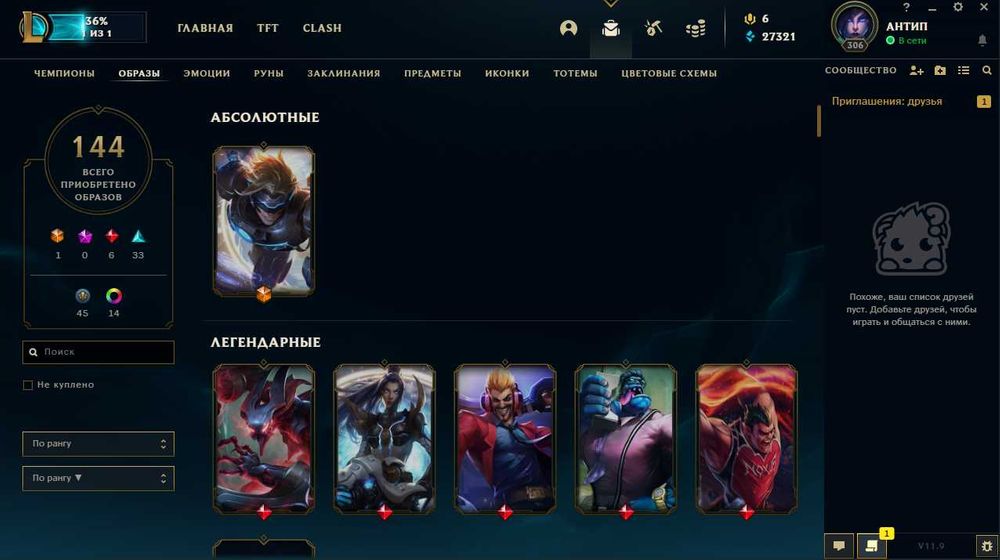The height and width of the screenshot is (560, 1000).
Task: Go to the TFT section
Action: click(x=268, y=28)
